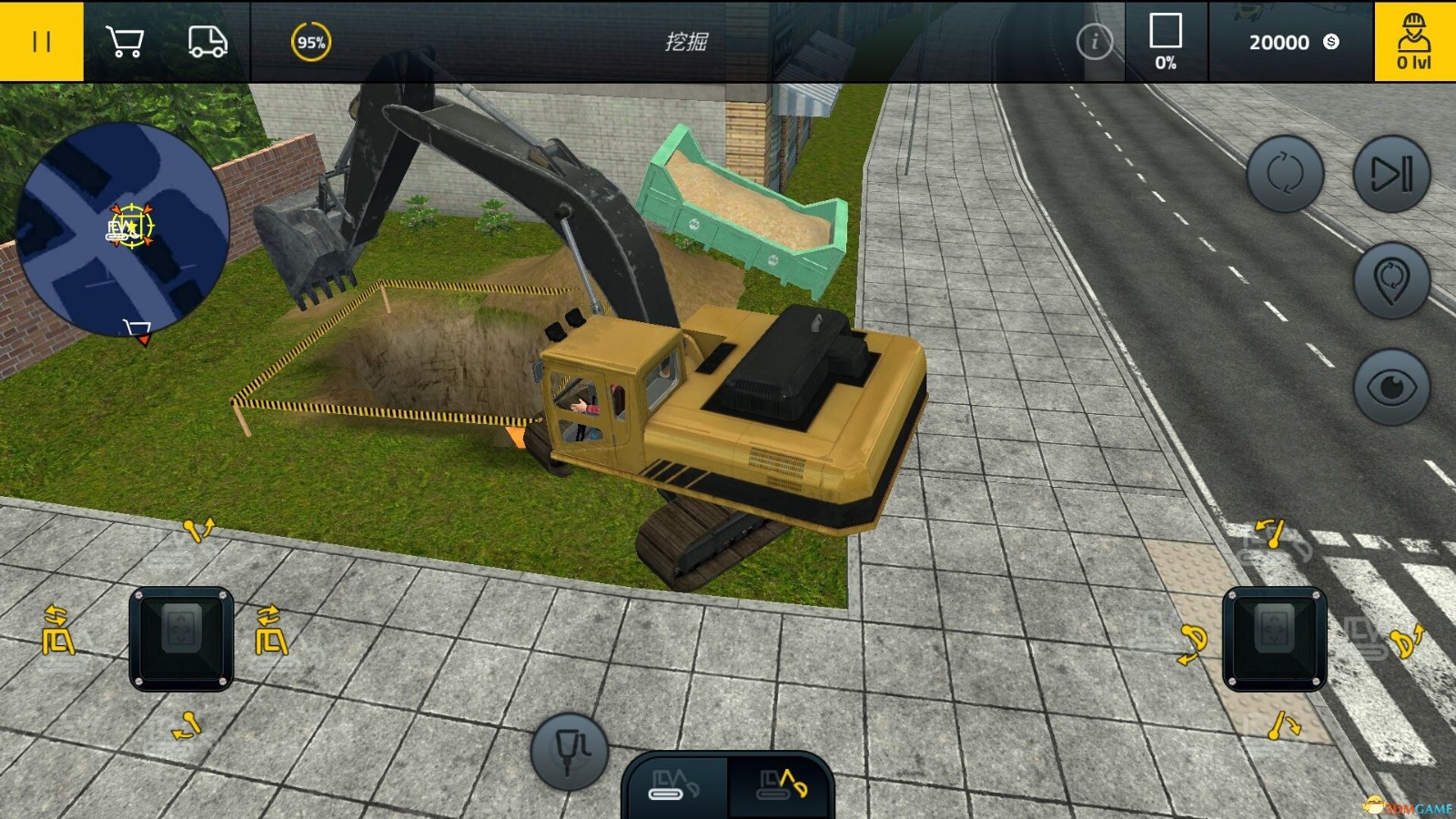This screenshot has height=819, width=1456.
Task: Open the worker level profile
Action: coord(1413,41)
